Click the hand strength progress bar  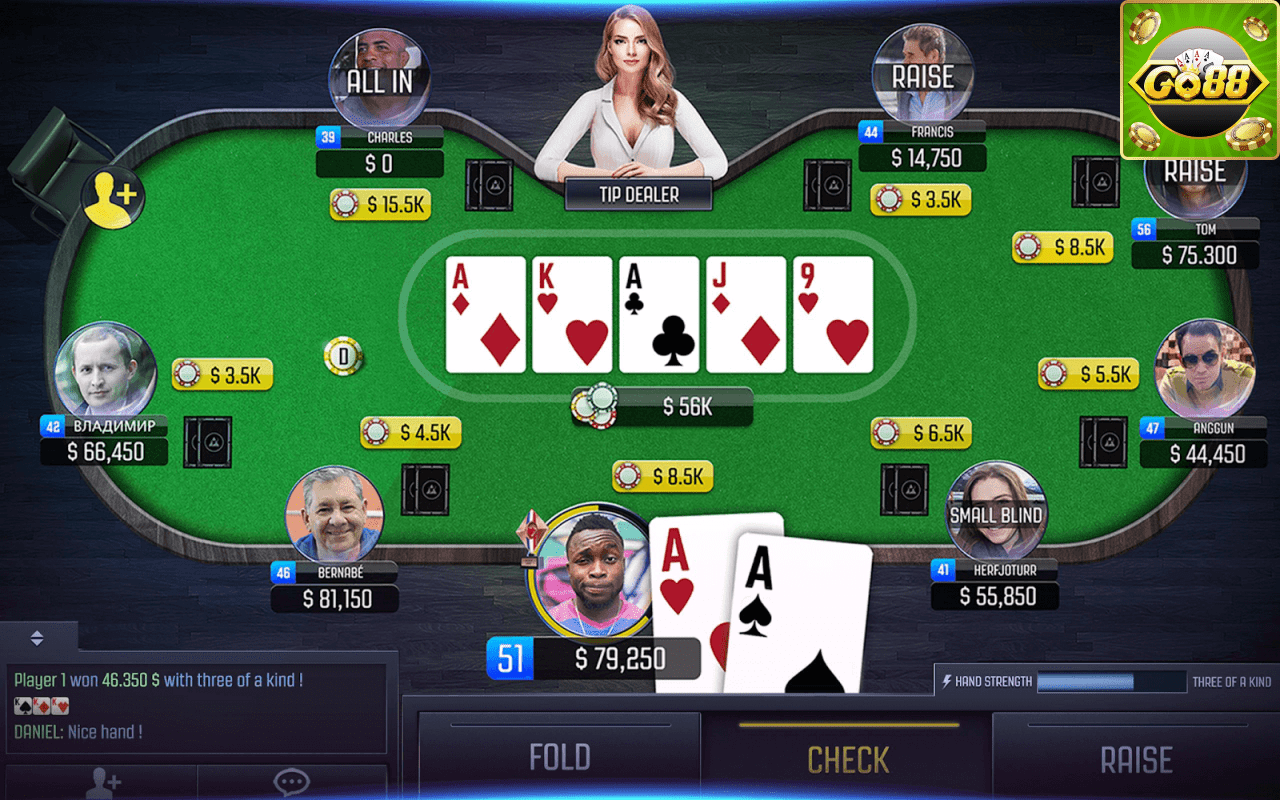pos(1110,681)
